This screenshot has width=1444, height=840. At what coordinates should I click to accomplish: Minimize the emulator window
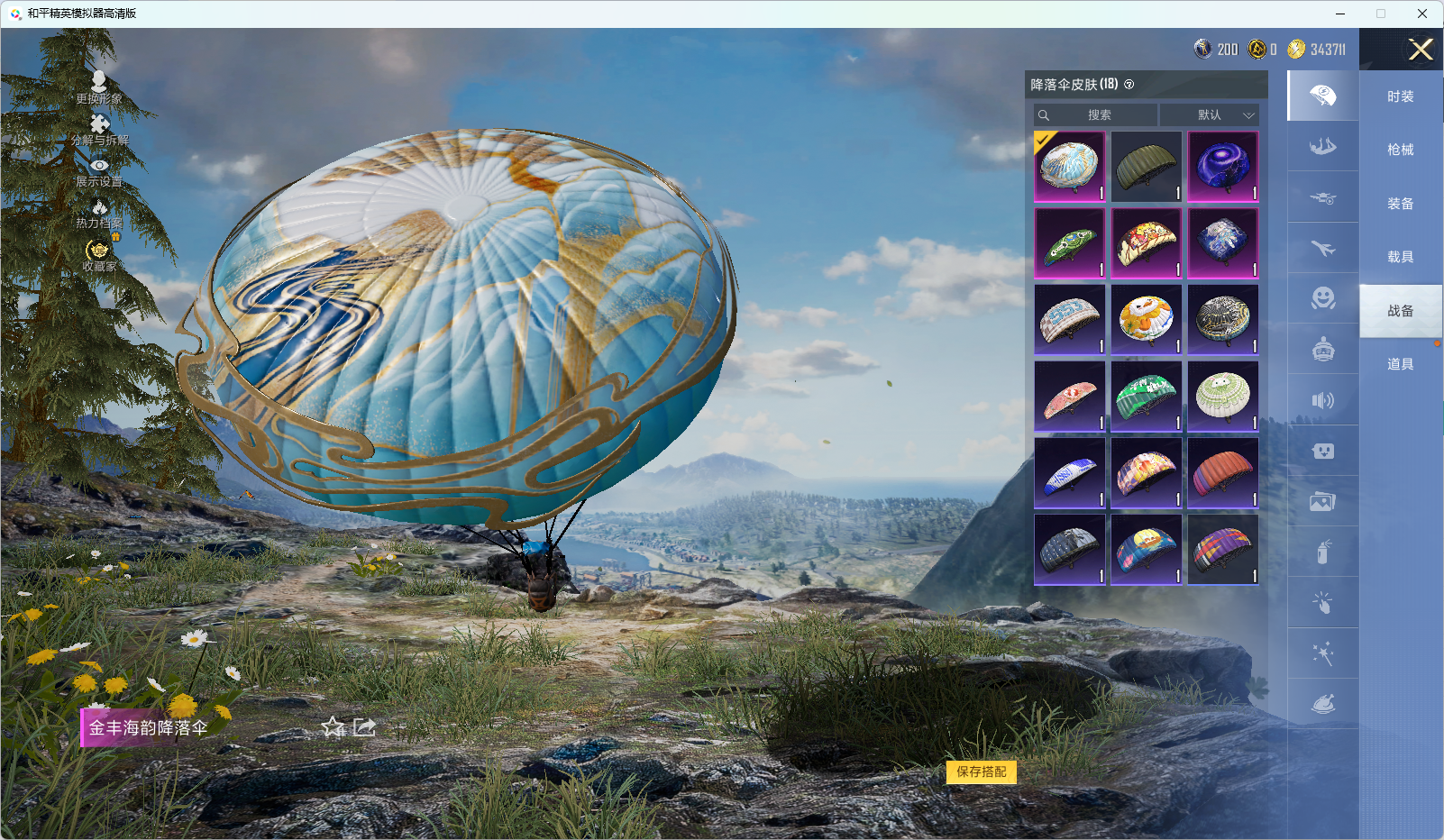1340,14
